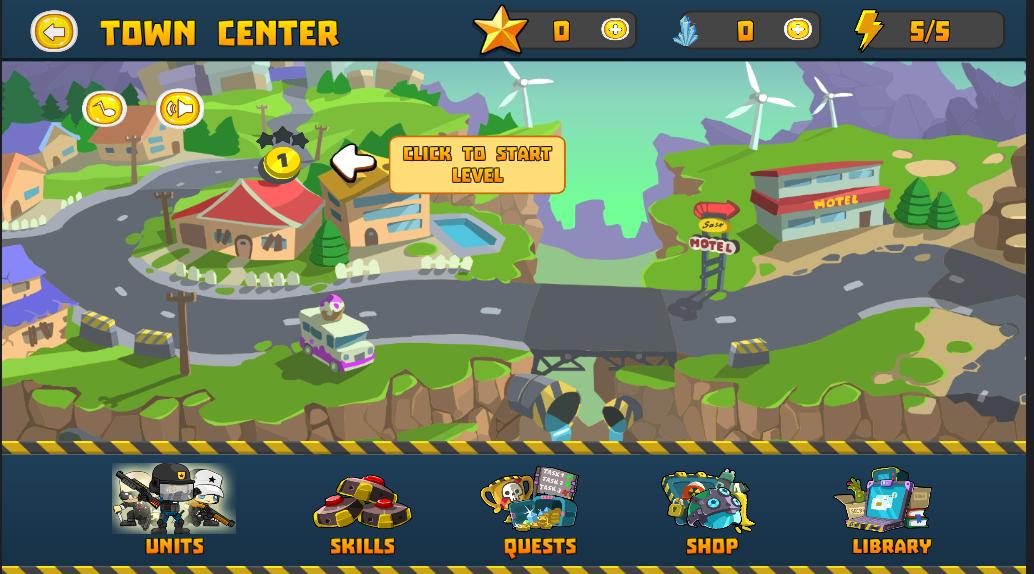Toggle the music note button
Viewport: 1034px width, 574px height.
104,109
